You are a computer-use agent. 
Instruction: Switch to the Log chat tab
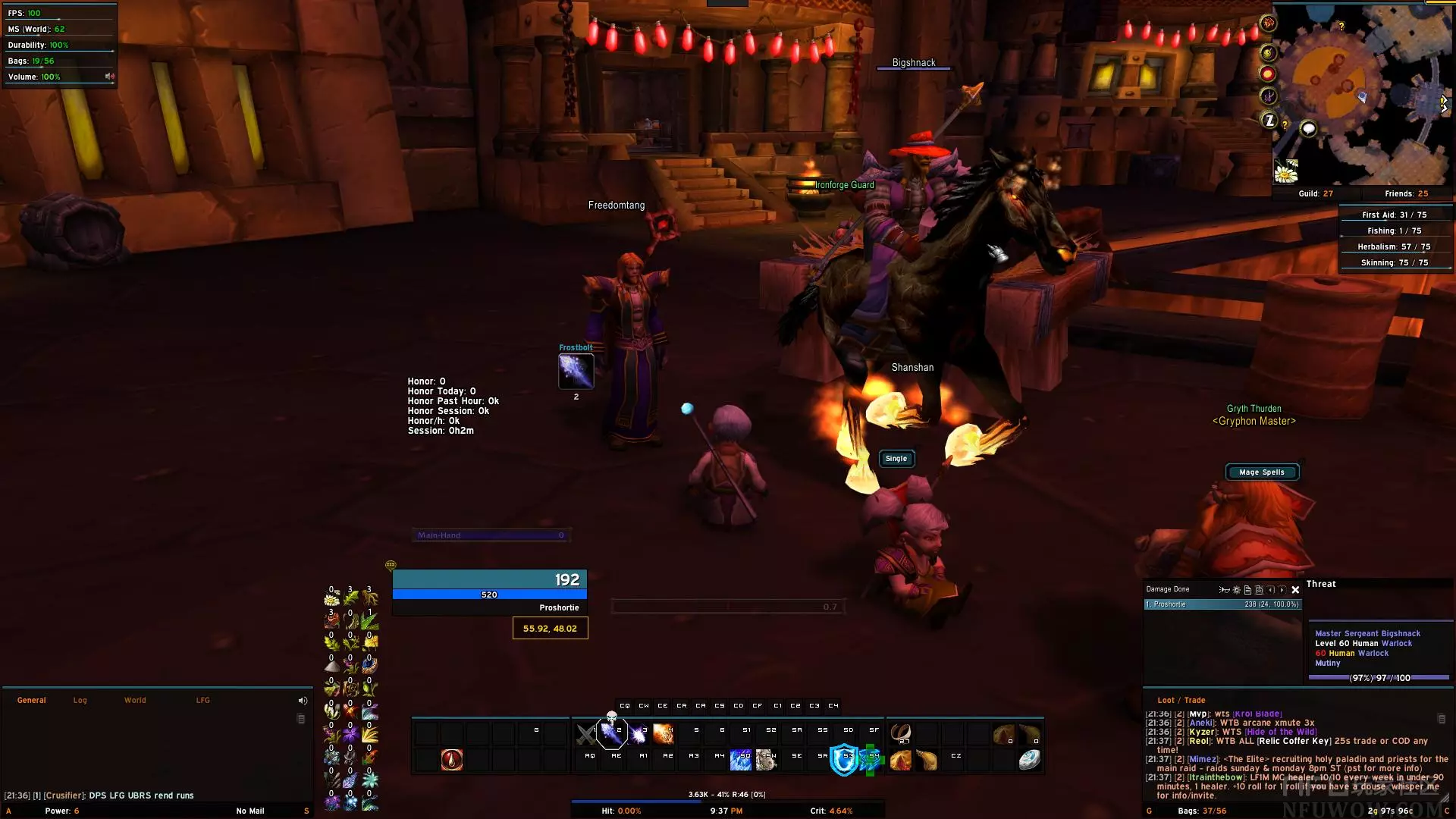(80, 700)
